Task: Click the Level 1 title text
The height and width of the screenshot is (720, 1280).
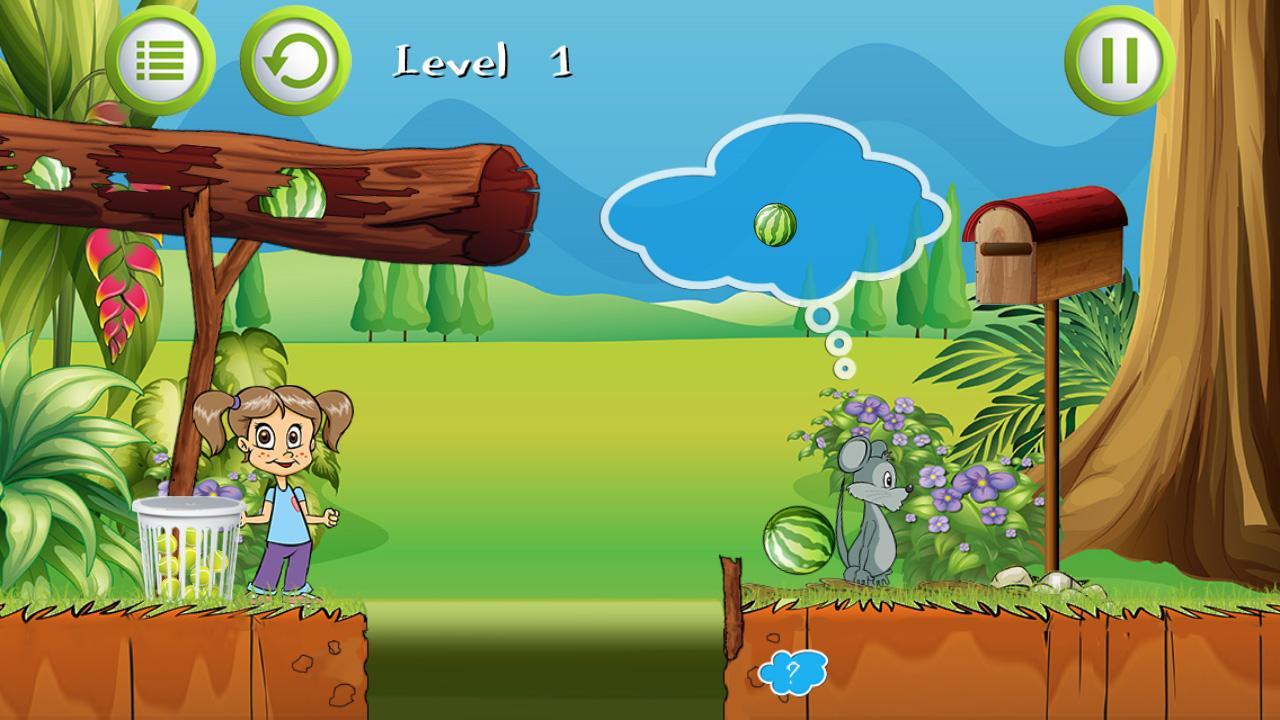Action: click(x=482, y=62)
